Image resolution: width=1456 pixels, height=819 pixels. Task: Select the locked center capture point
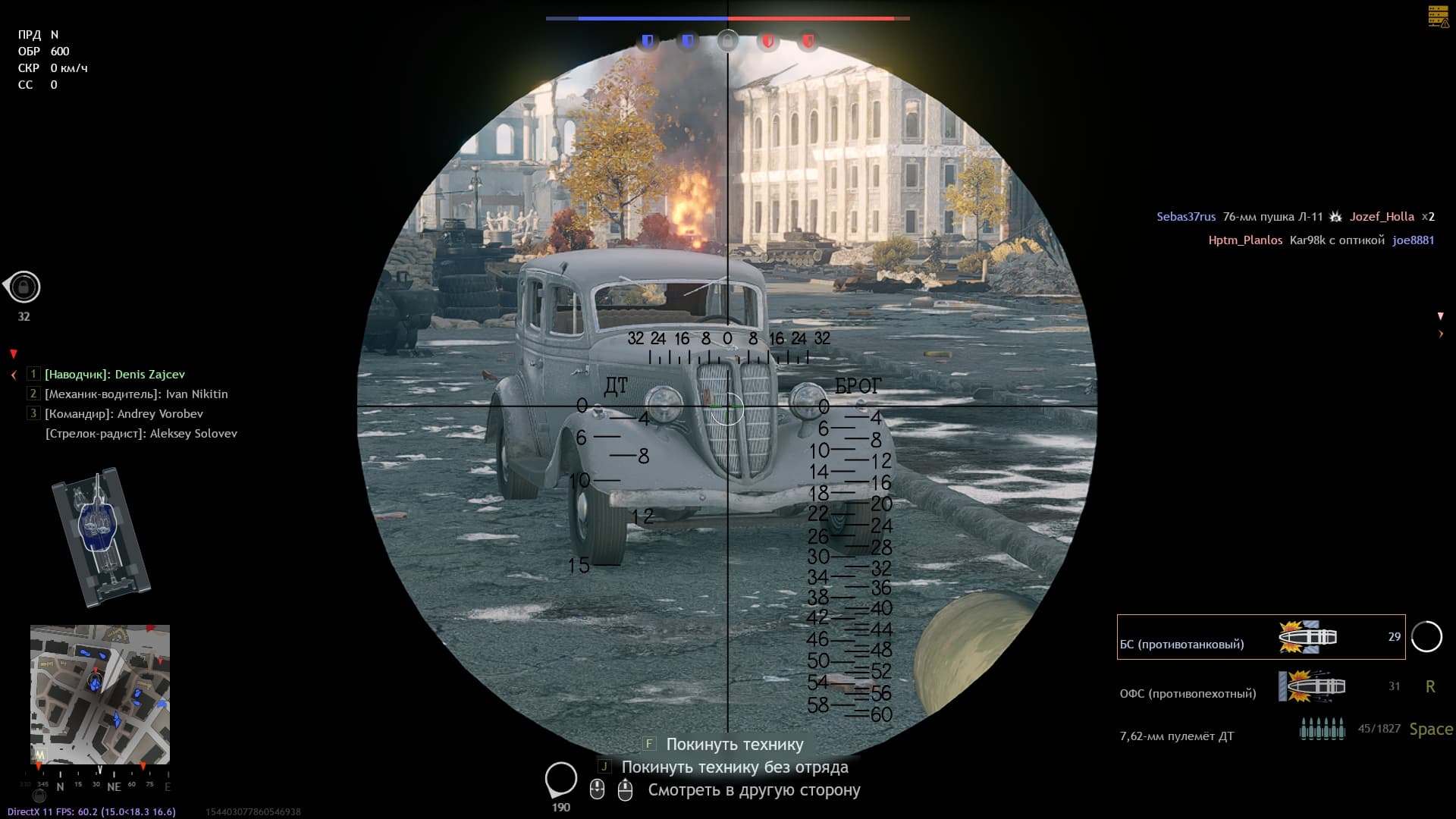(727, 41)
